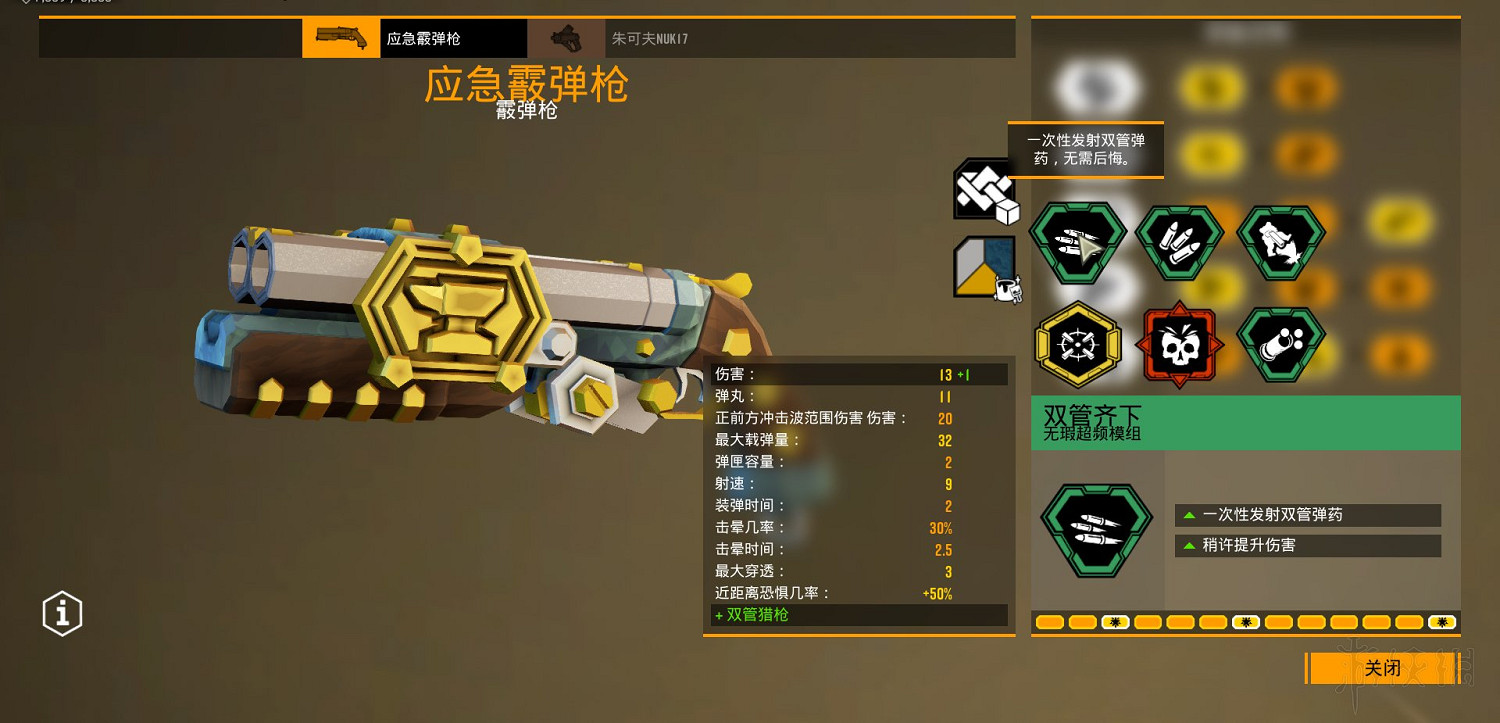This screenshot has height=723, width=1500.
Task: Click the large mod icon in the detail panel
Action: point(1096,528)
